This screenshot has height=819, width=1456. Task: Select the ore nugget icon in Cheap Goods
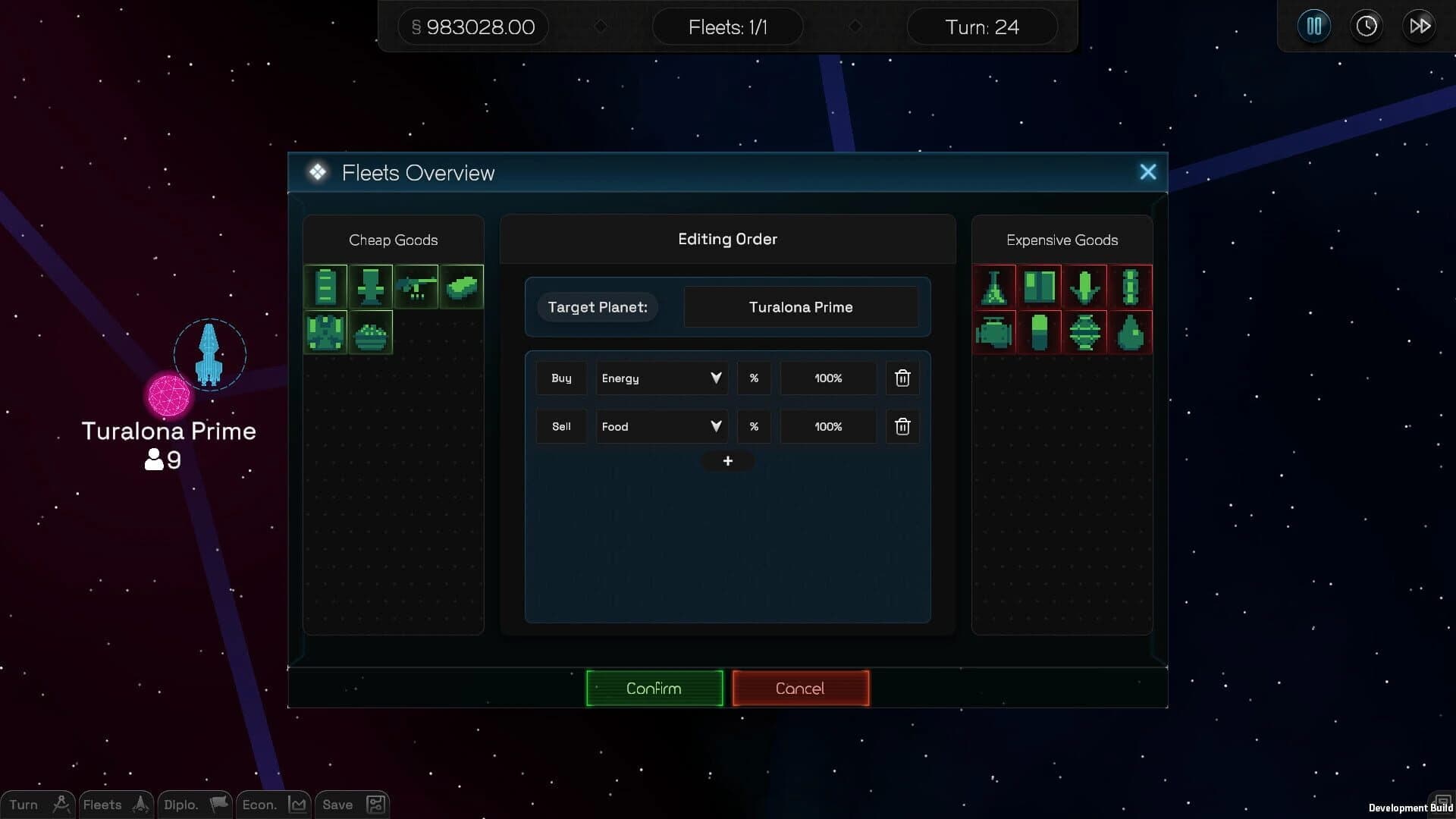point(461,287)
